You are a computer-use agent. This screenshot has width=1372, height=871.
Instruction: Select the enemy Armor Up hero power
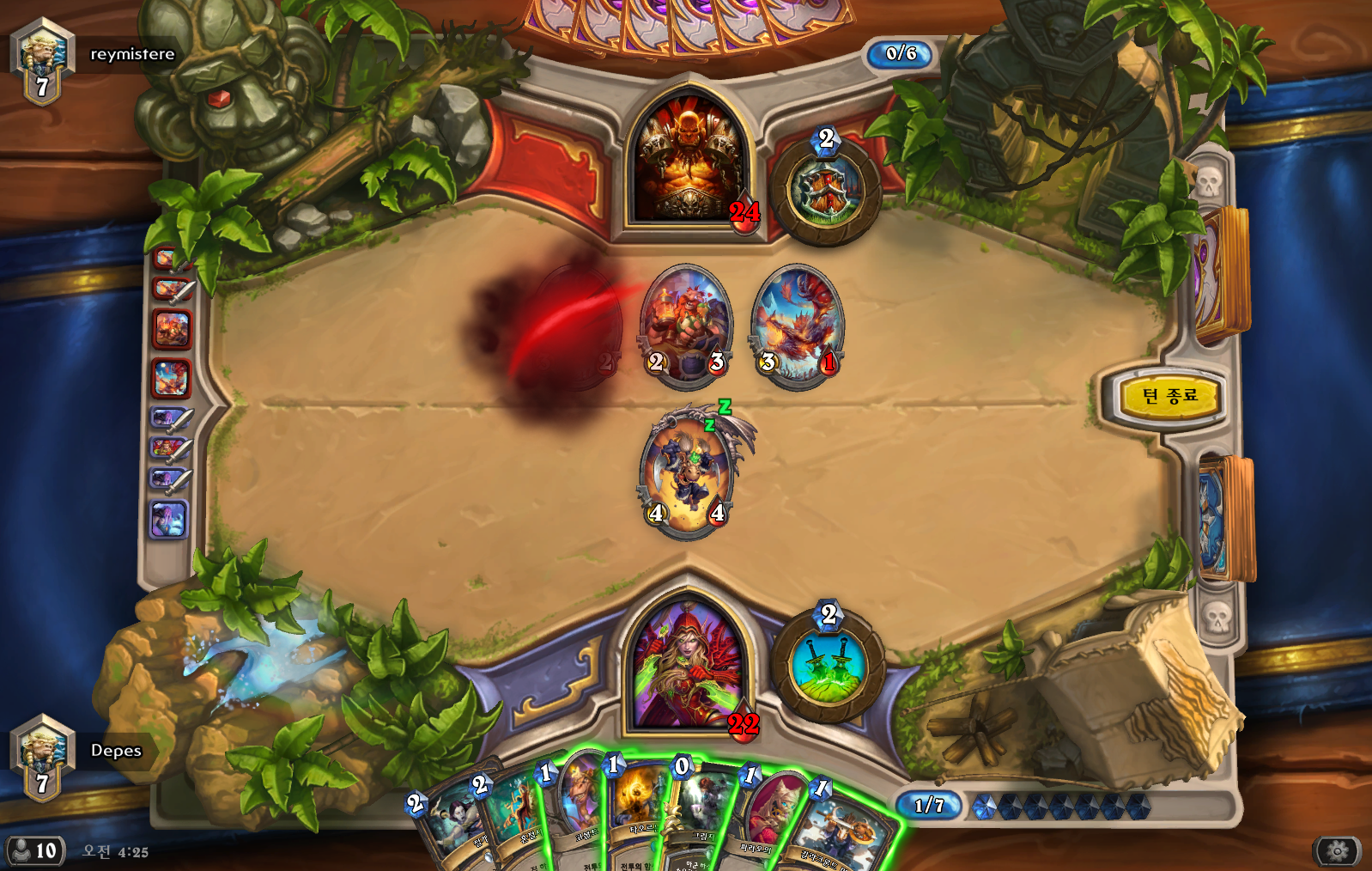[x=825, y=192]
